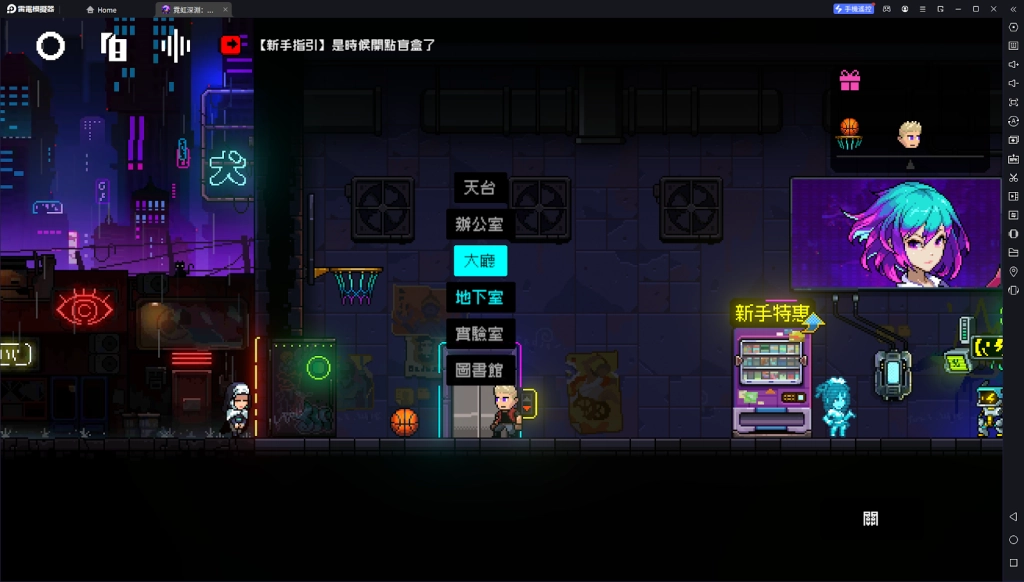This screenshot has height=582, width=1024.
Task: Switch to the emulator Home tab
Action: pyautogui.click(x=101, y=9)
